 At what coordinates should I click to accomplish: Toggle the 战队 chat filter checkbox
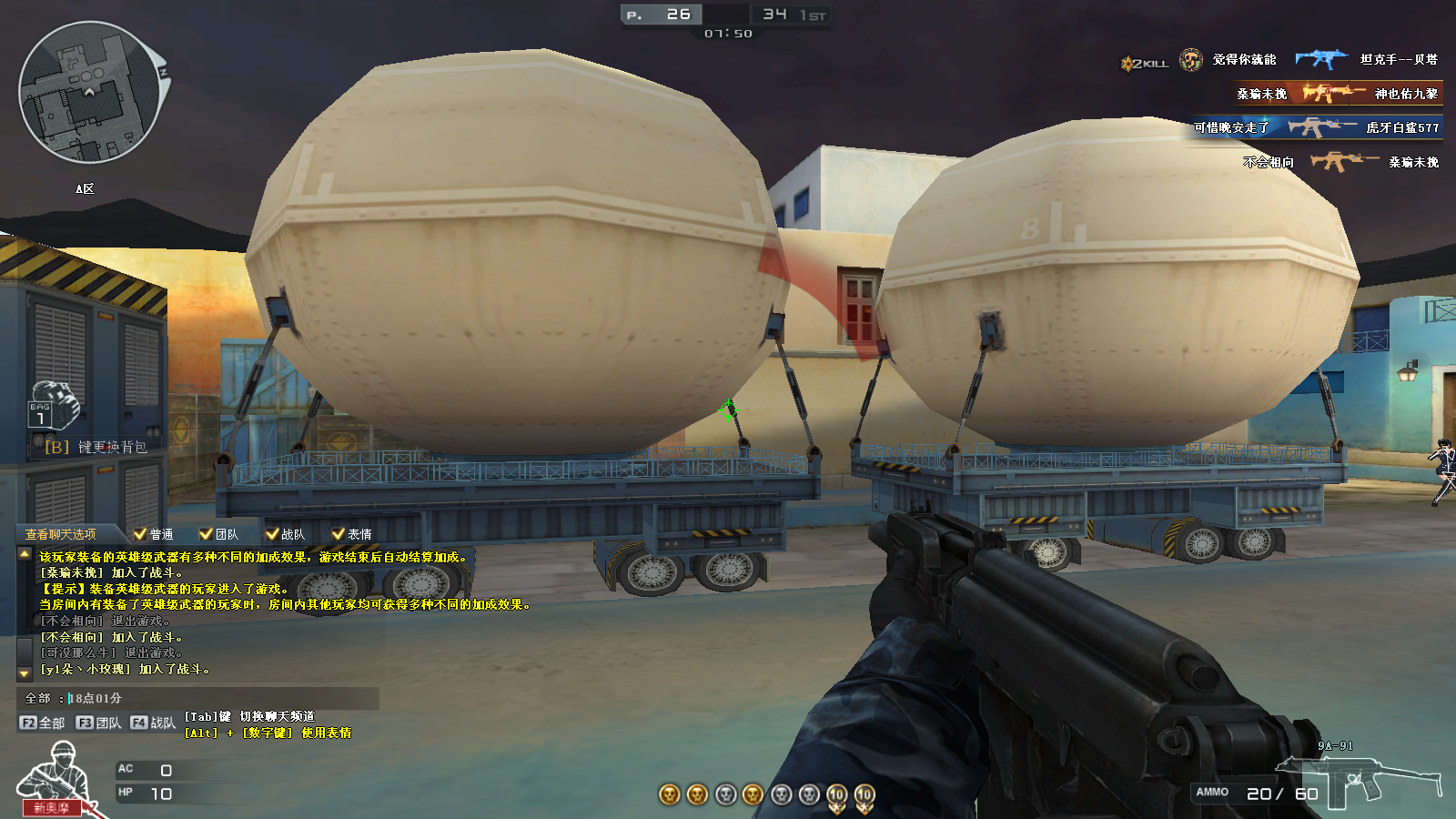(272, 534)
